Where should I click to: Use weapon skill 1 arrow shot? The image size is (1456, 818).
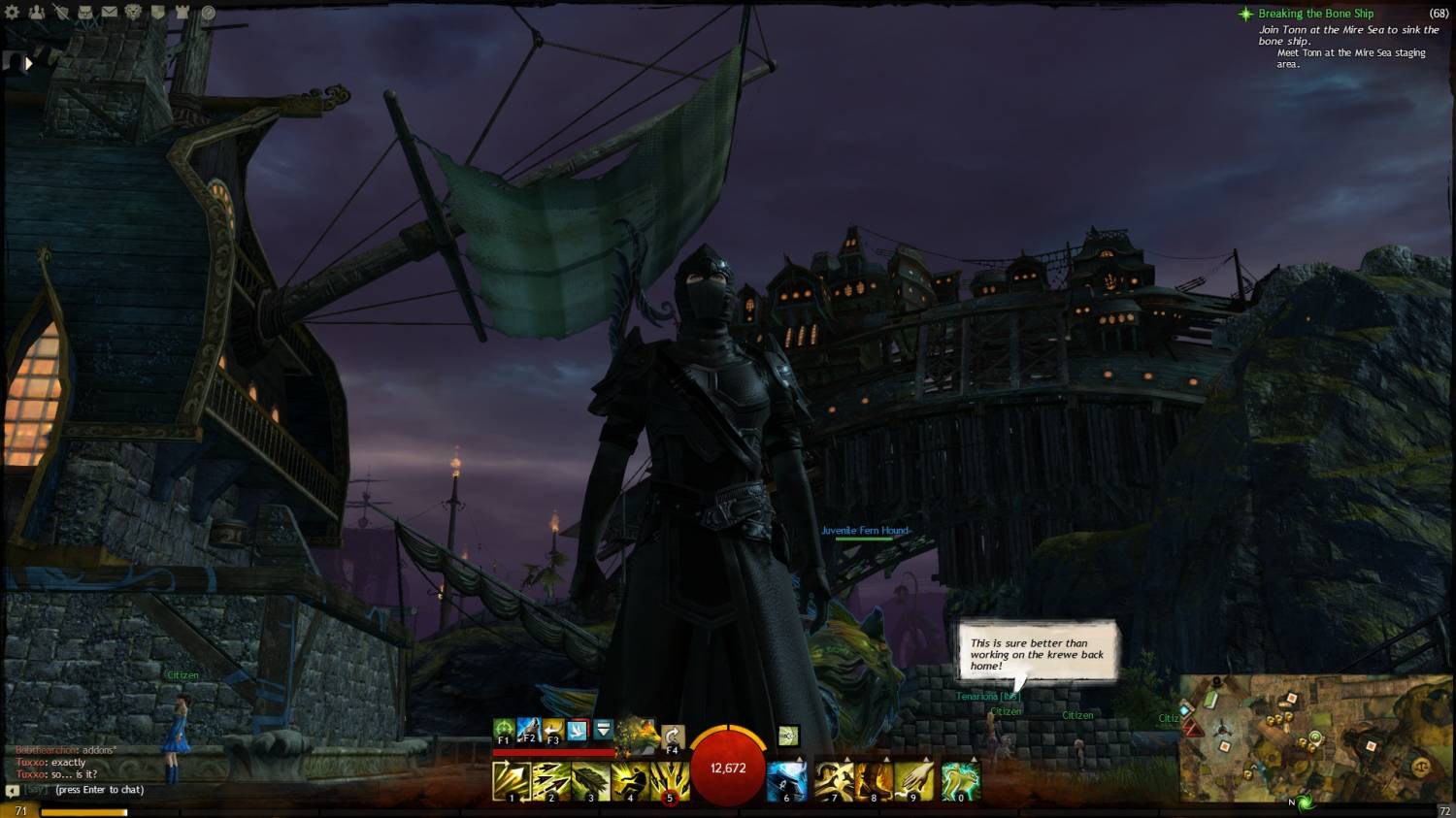click(511, 781)
